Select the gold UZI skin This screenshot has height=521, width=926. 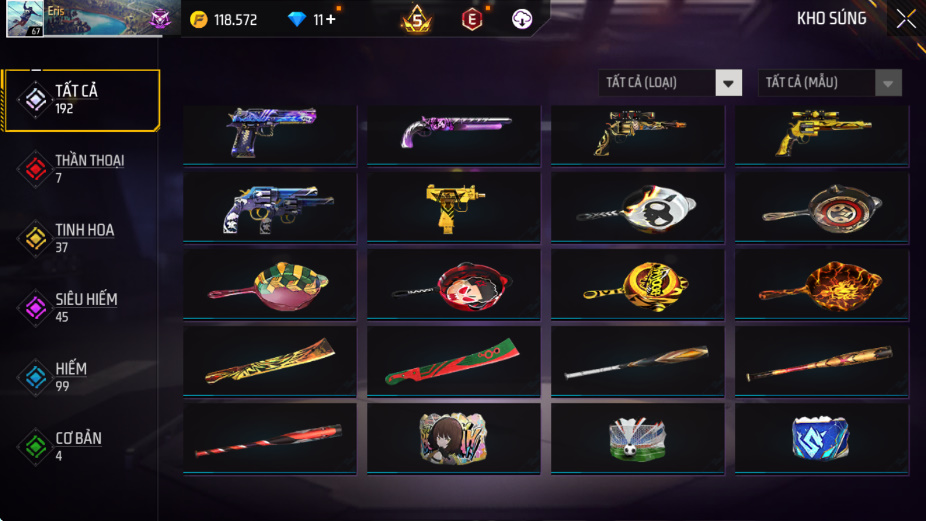coord(453,206)
